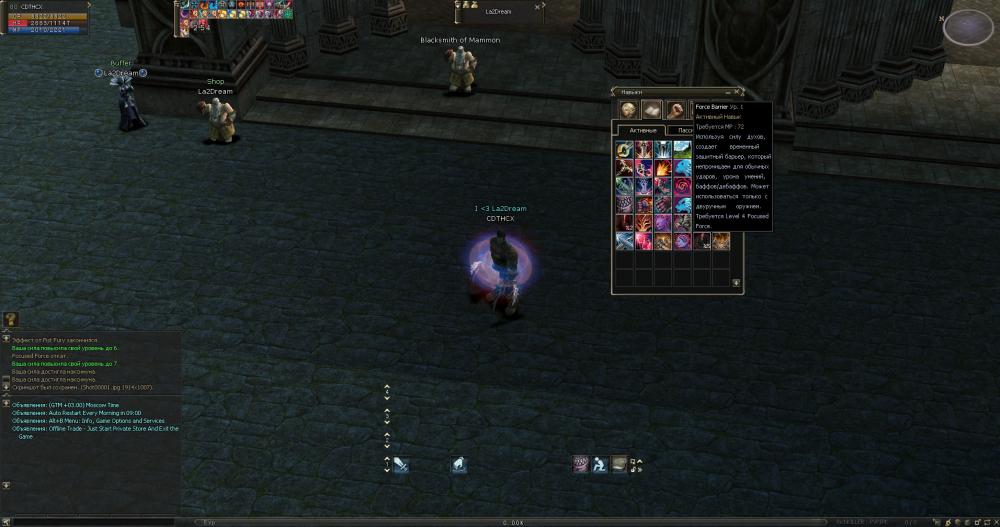Screen dimensions: 1000x527
Task: Activate the sword attack hotbar skill
Action: (400, 464)
